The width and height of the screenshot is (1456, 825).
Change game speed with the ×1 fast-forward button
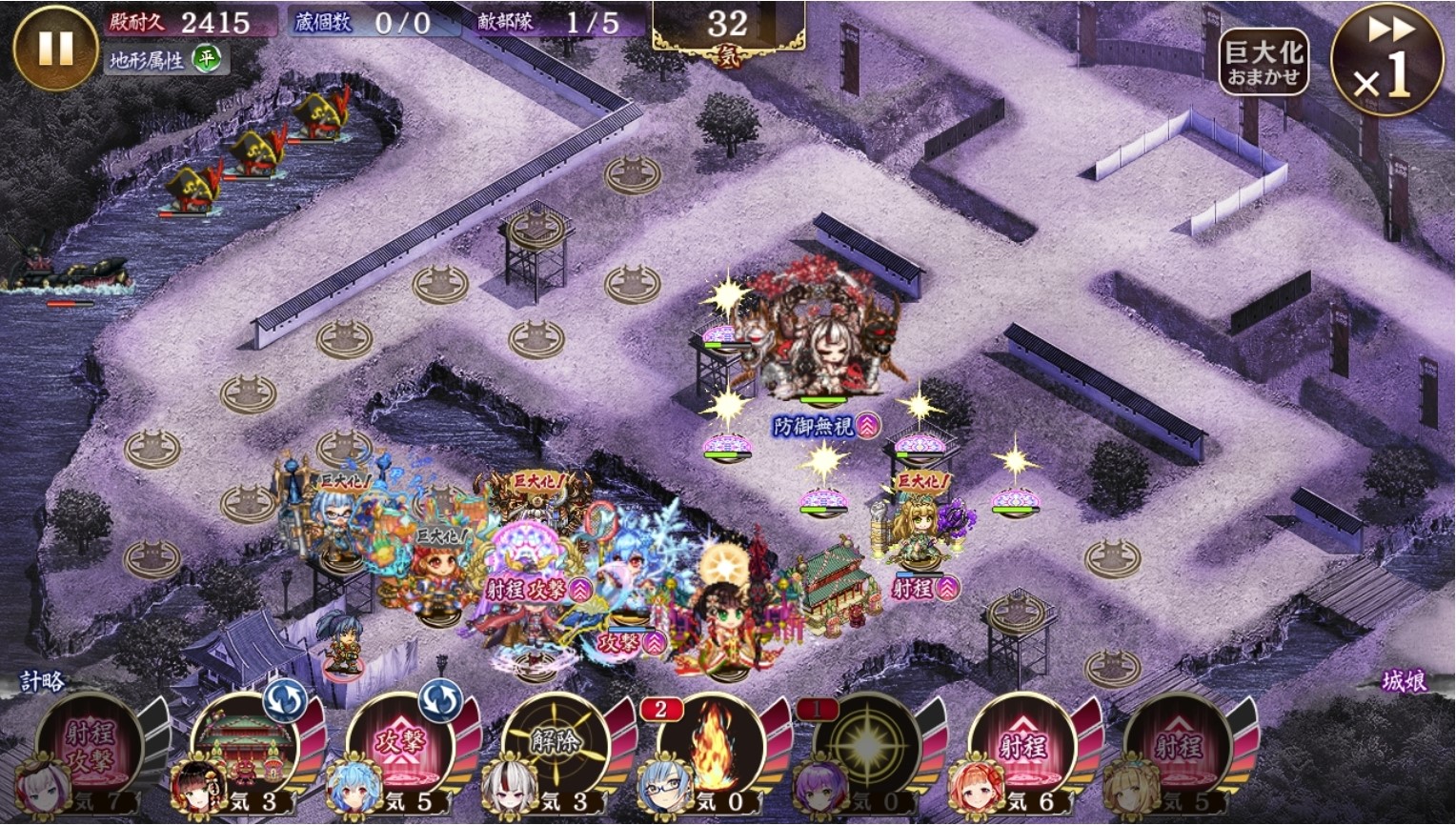pos(1385,62)
